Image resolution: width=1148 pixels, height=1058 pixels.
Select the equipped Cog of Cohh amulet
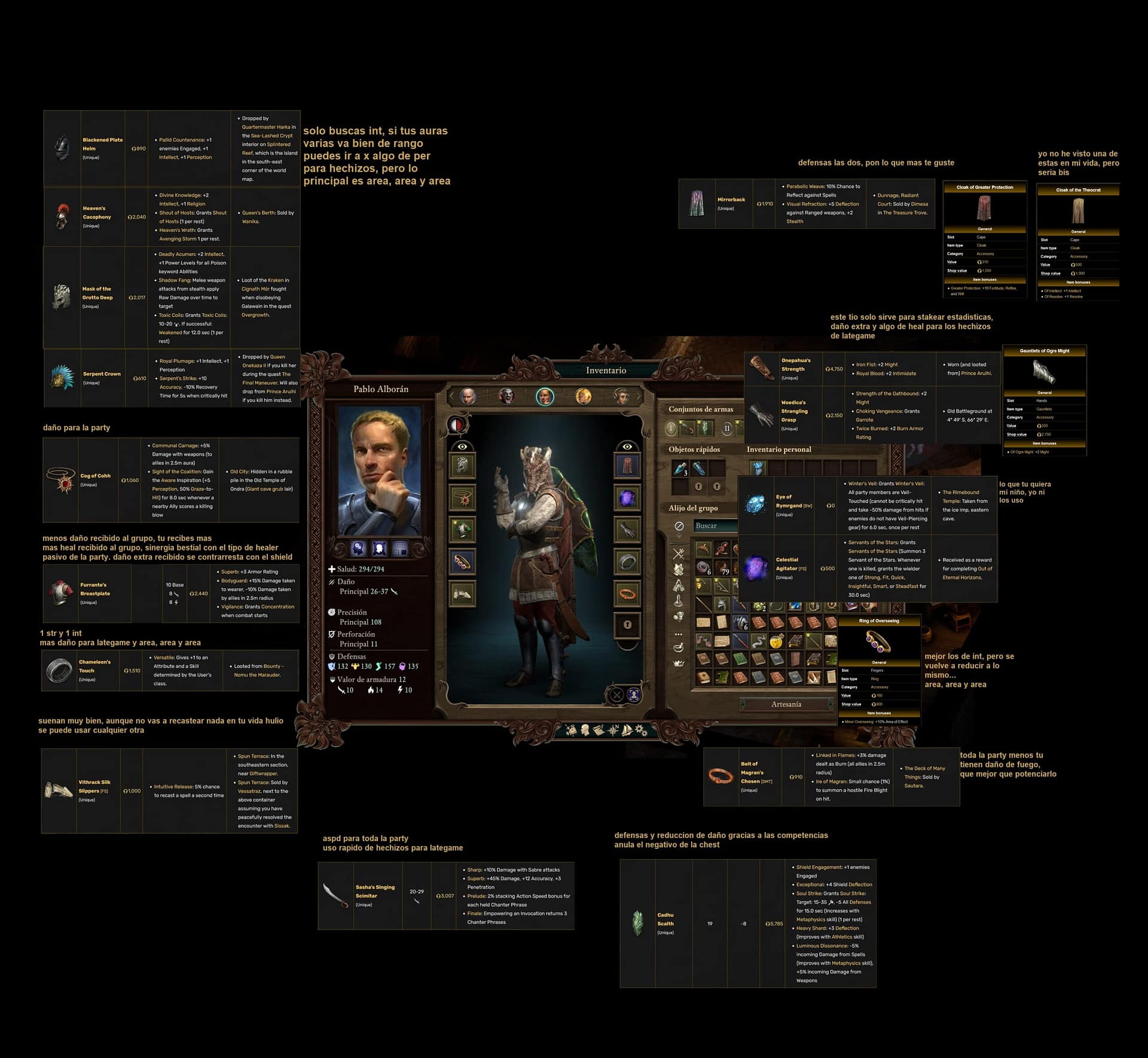point(462,498)
